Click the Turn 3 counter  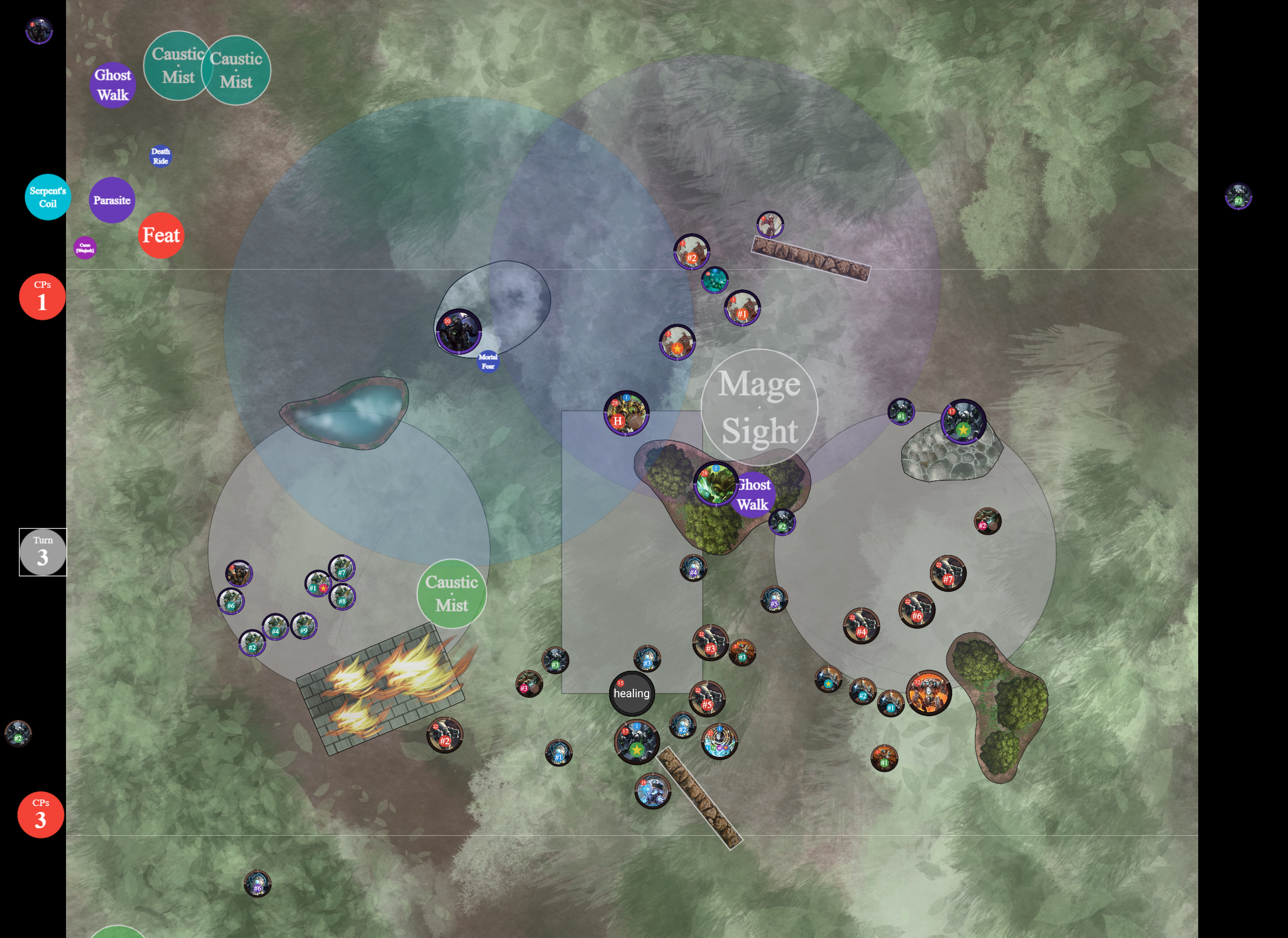[x=43, y=552]
